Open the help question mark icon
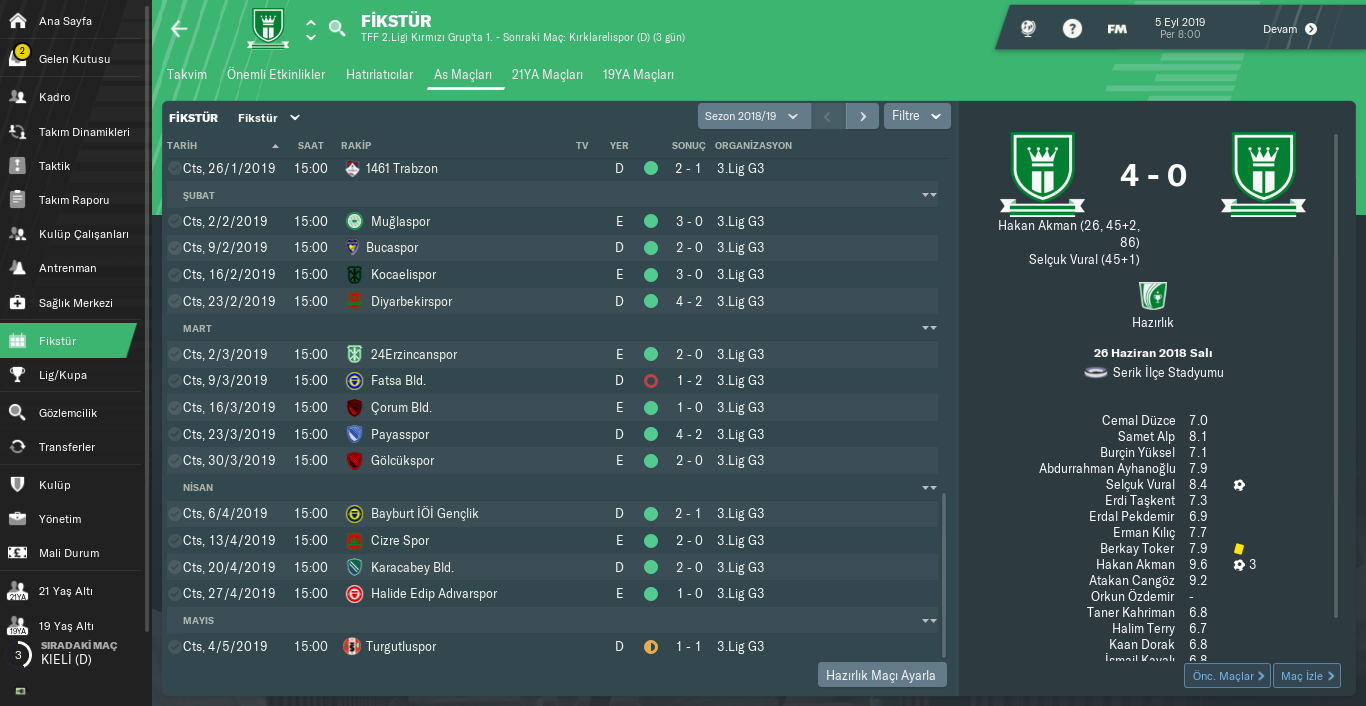This screenshot has height=706, width=1366. [1072, 29]
